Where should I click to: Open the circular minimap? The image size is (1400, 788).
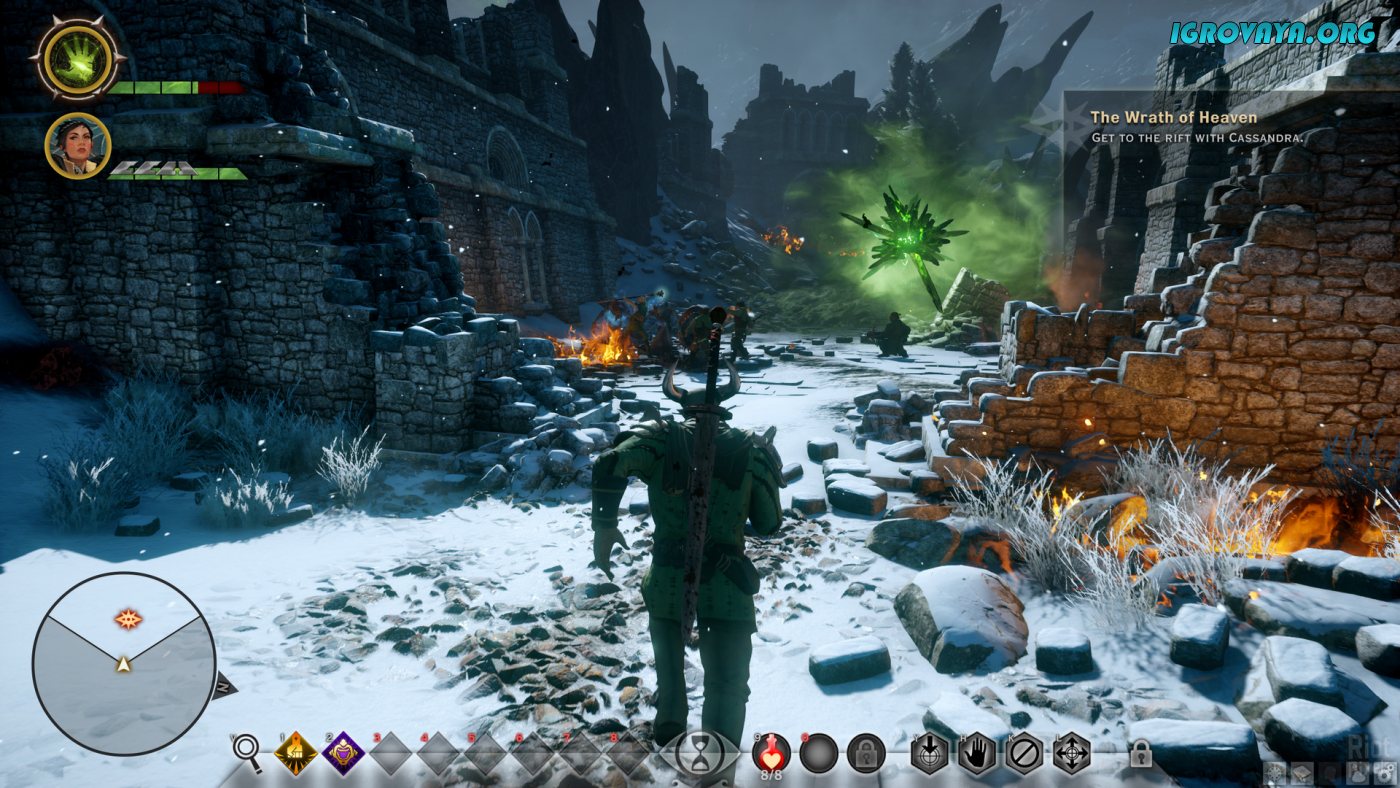[x=124, y=663]
